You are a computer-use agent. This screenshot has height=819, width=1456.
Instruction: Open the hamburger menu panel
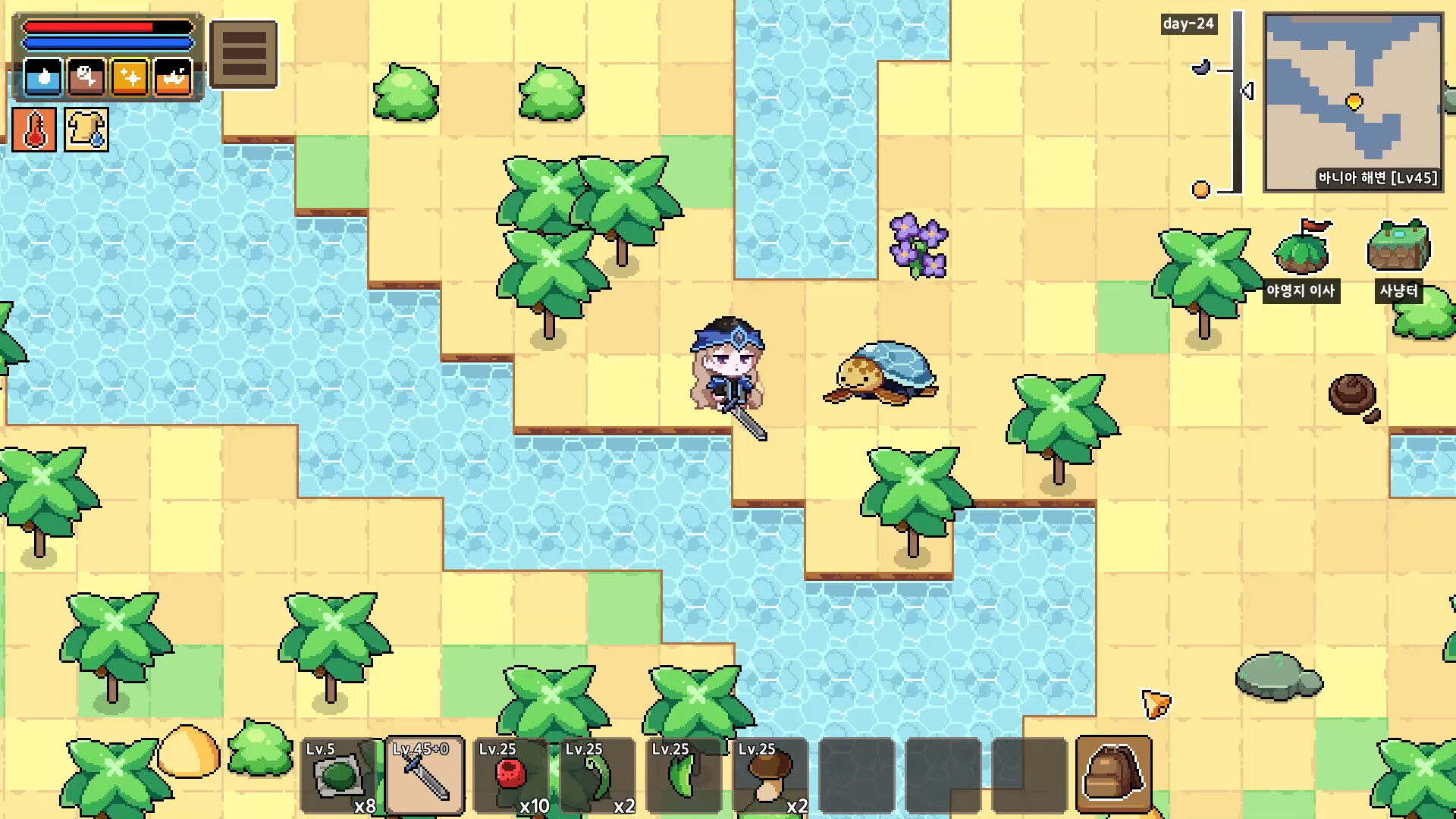click(x=244, y=53)
